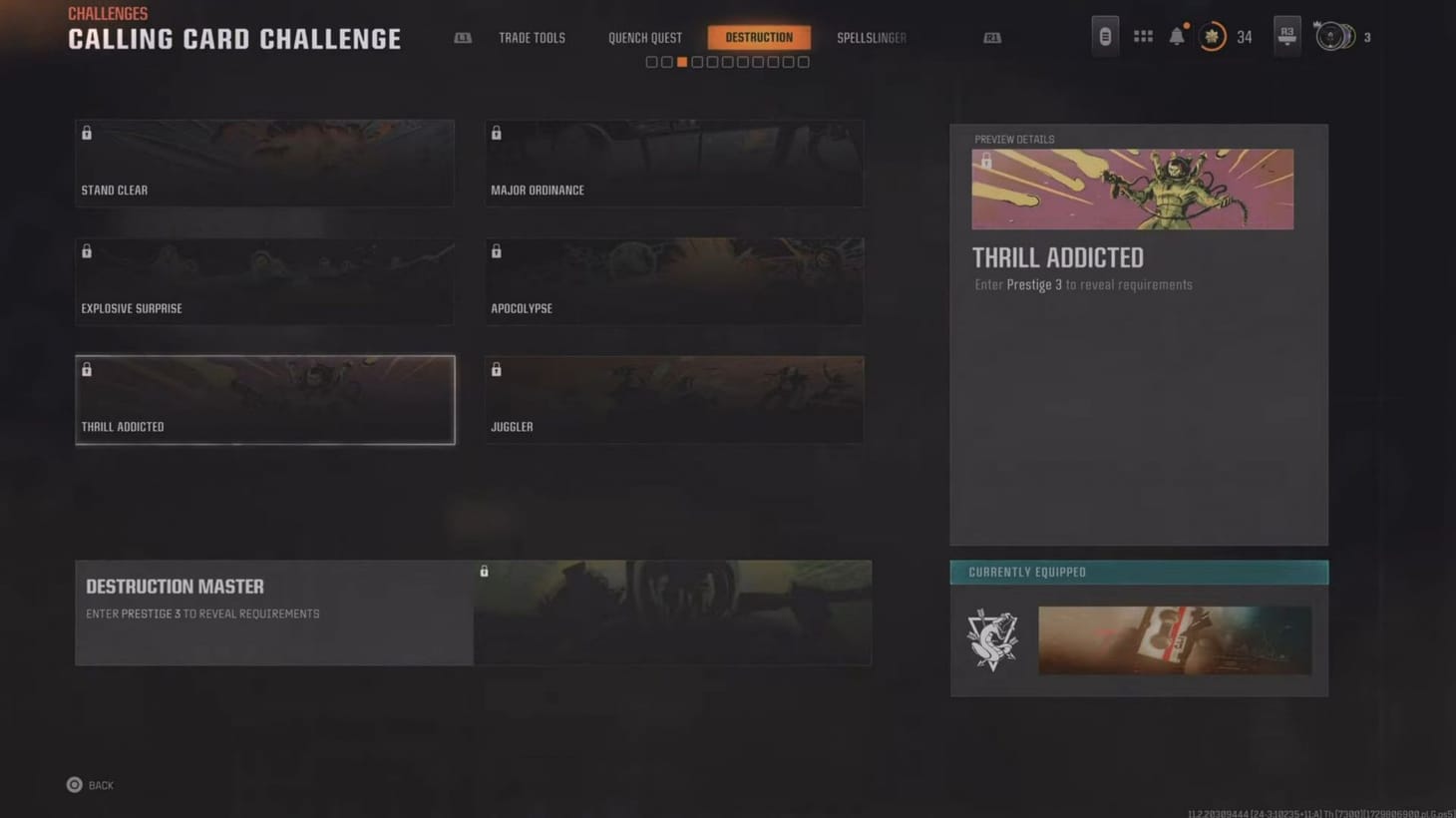Click the L1 shoulder button prompt icon

(462, 37)
